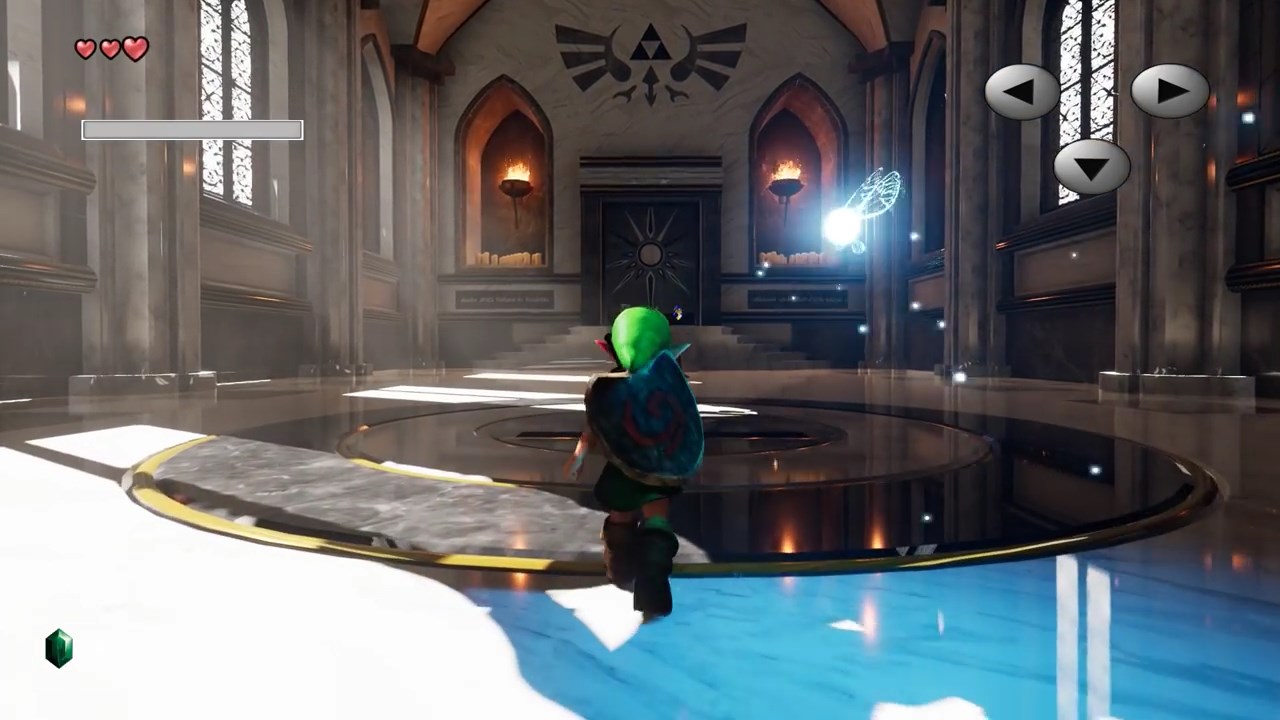The width and height of the screenshot is (1280, 720).
Task: Click the sun symbol on the dark door
Action: pyautogui.click(x=652, y=252)
